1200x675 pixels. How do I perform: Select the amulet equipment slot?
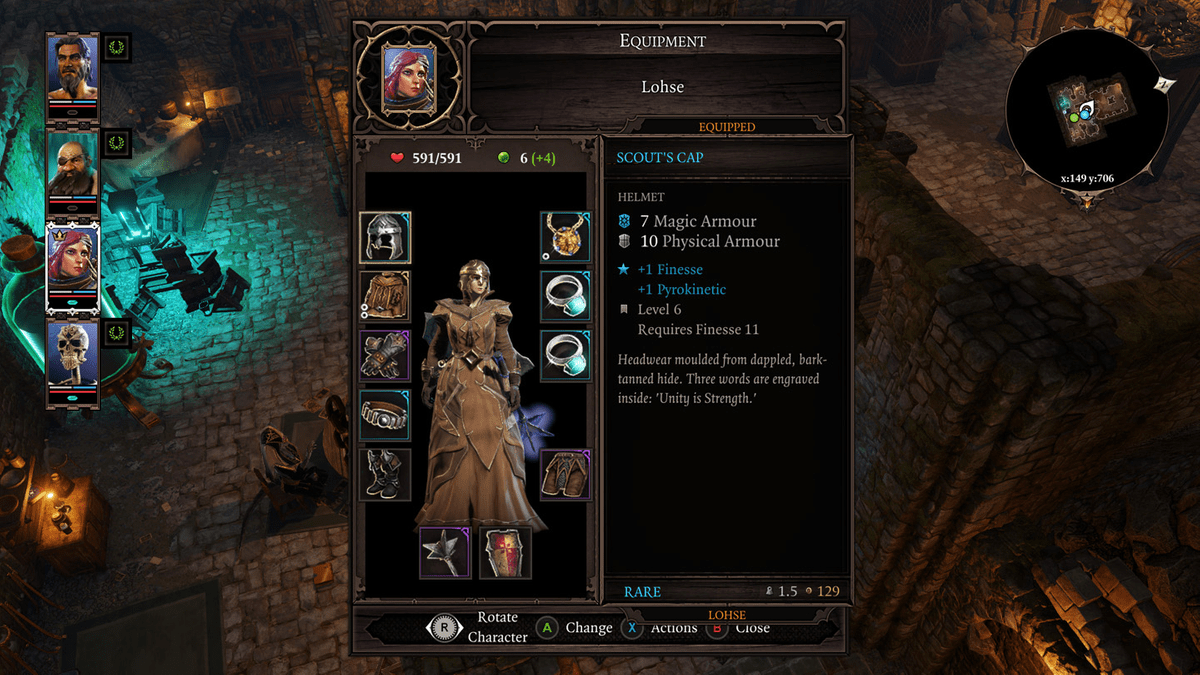click(566, 237)
